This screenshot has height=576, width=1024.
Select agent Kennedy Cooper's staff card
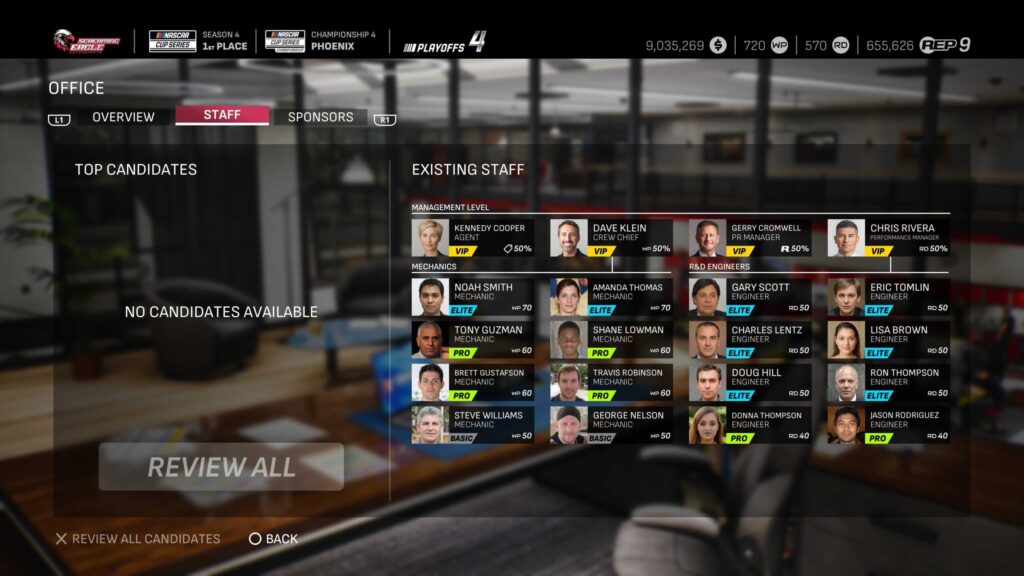coord(472,238)
